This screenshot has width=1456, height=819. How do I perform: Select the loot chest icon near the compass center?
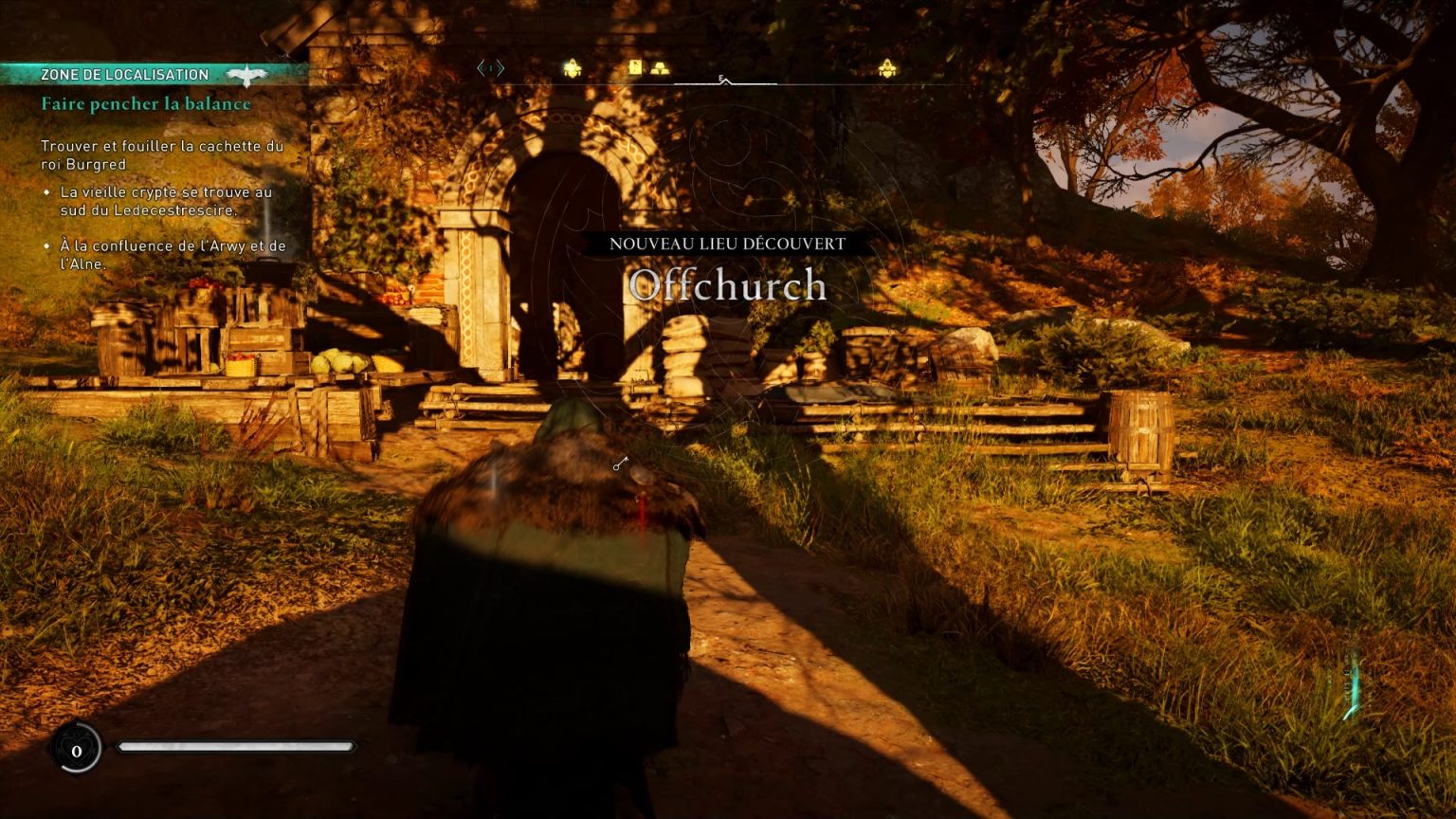636,67
